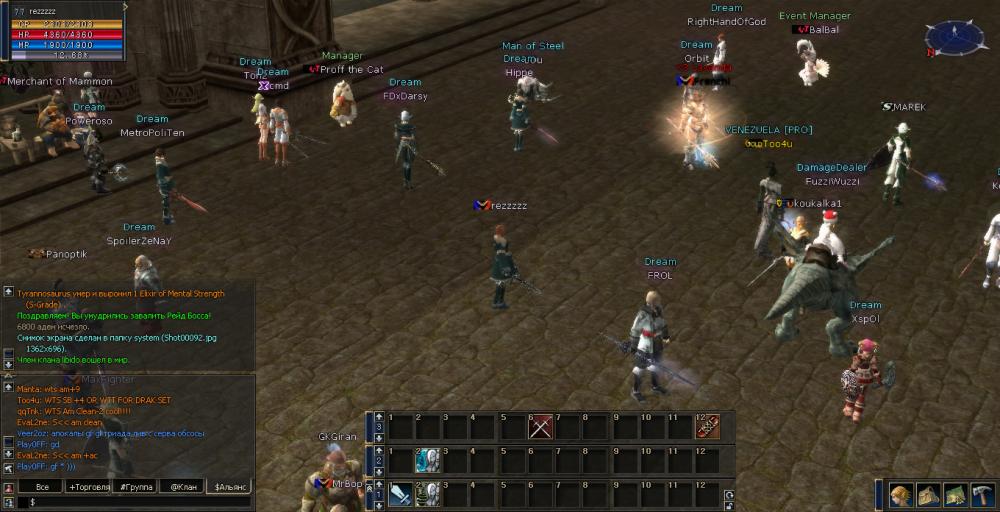
Task: Switch to the @Клан clan chat tab
Action: coord(182,487)
